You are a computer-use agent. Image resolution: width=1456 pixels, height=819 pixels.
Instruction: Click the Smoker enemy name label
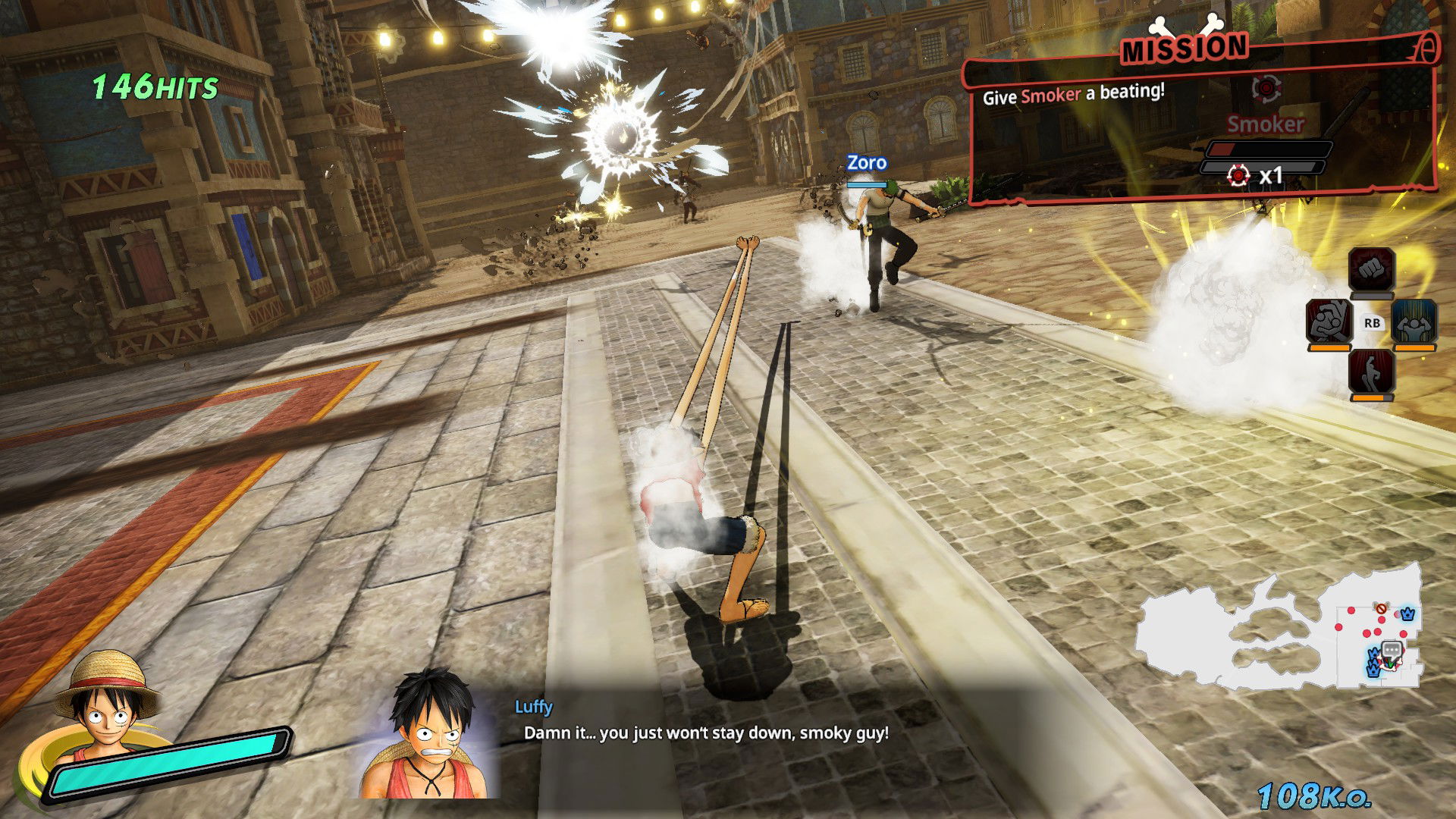click(1265, 125)
